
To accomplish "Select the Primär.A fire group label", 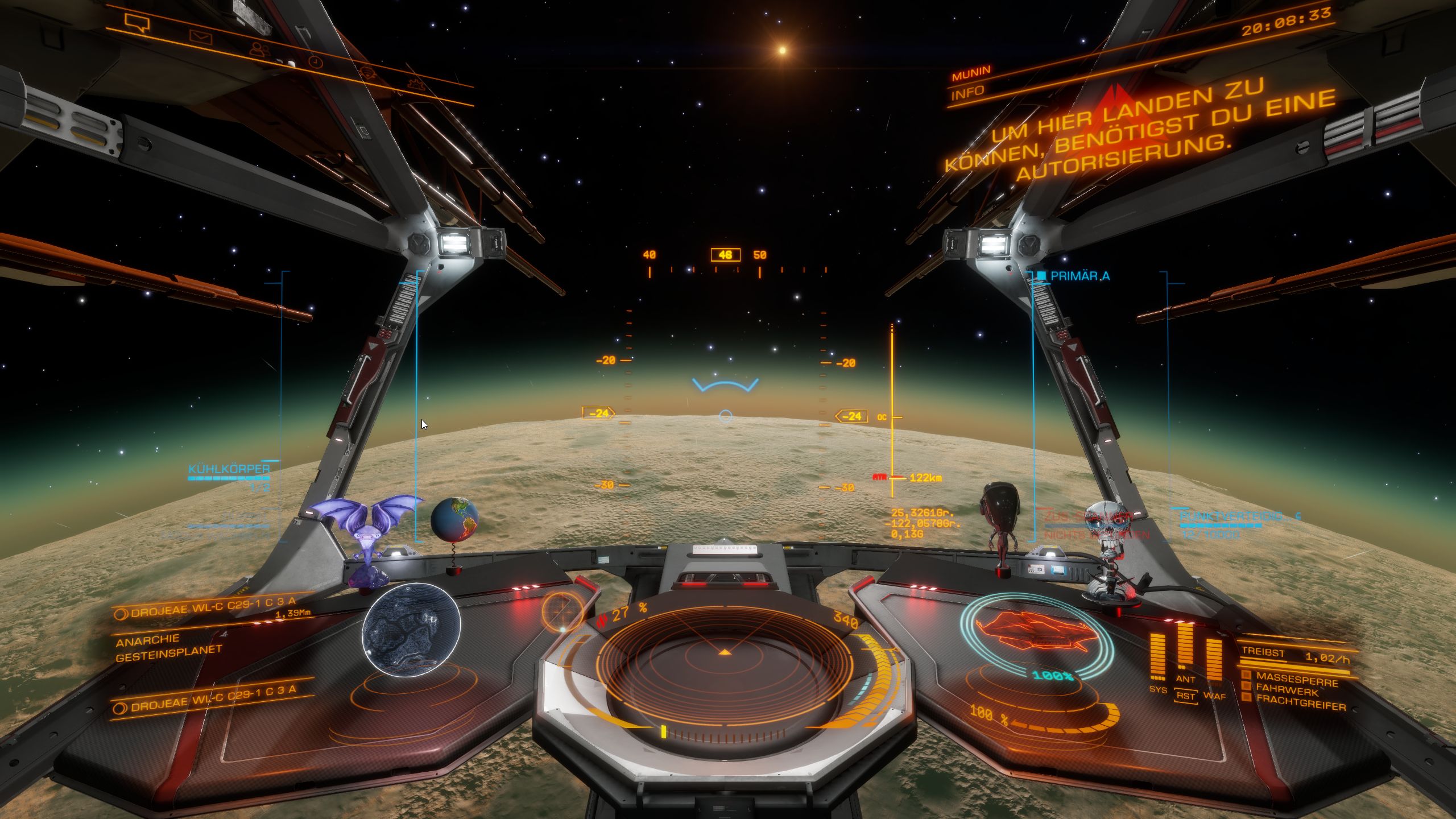I will (x=1079, y=276).
